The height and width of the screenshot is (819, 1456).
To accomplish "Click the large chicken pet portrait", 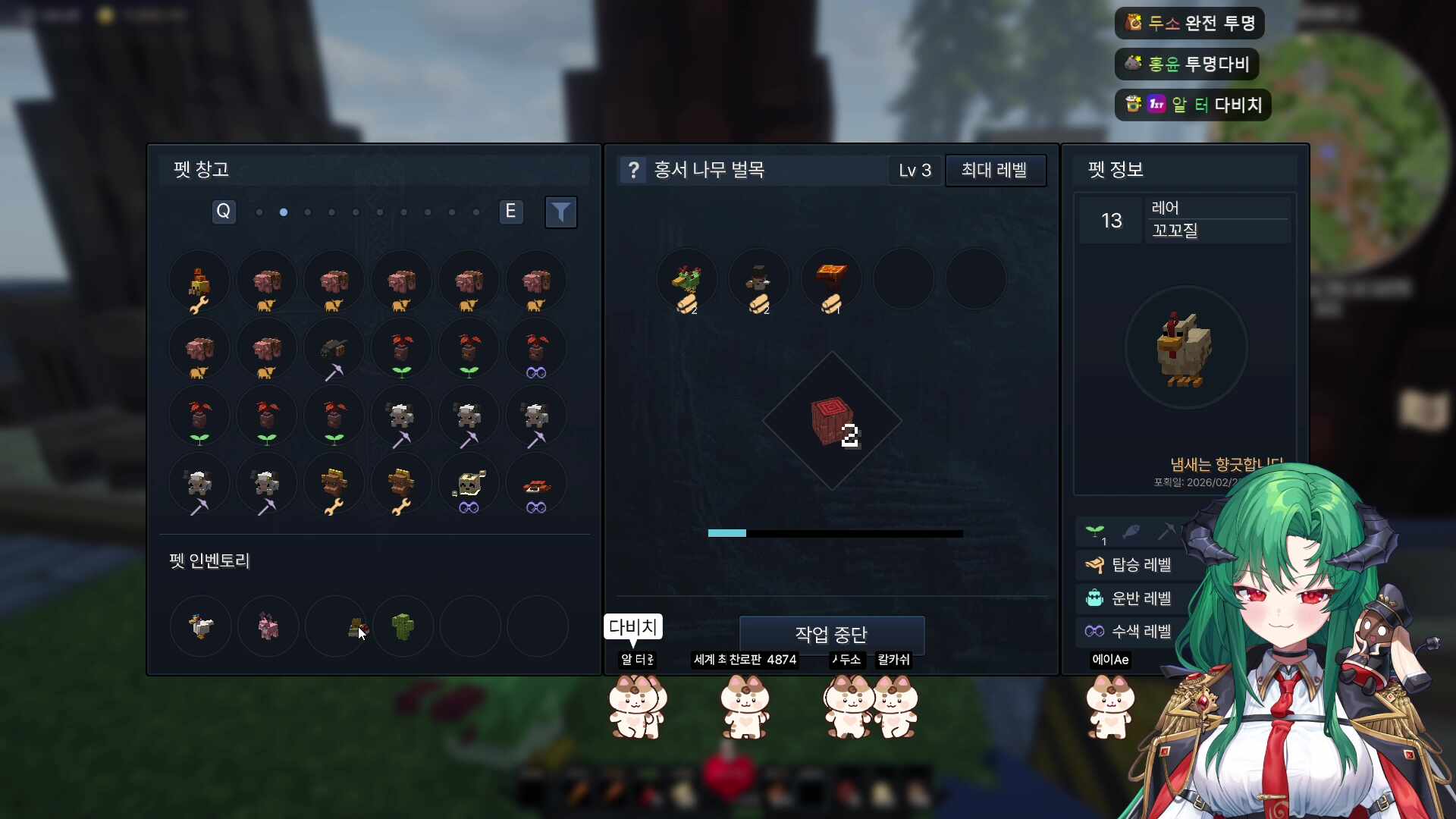I will (1185, 349).
